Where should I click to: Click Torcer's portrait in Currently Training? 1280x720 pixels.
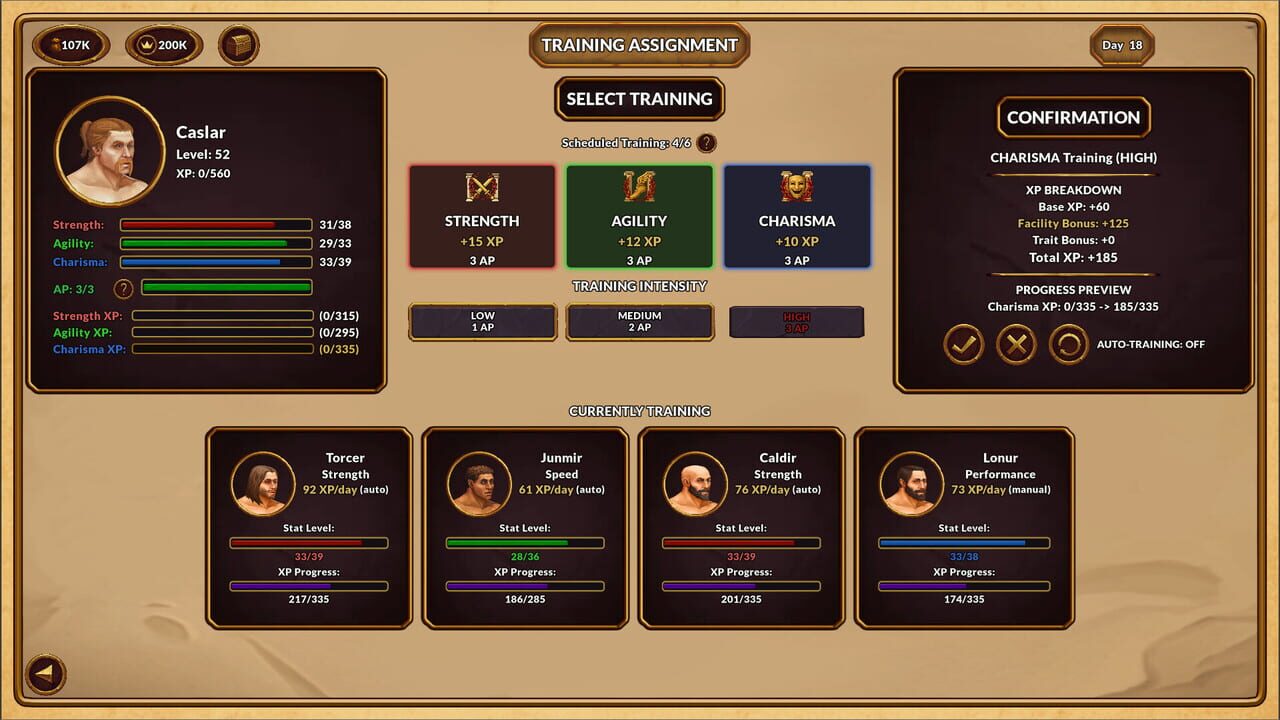point(263,485)
